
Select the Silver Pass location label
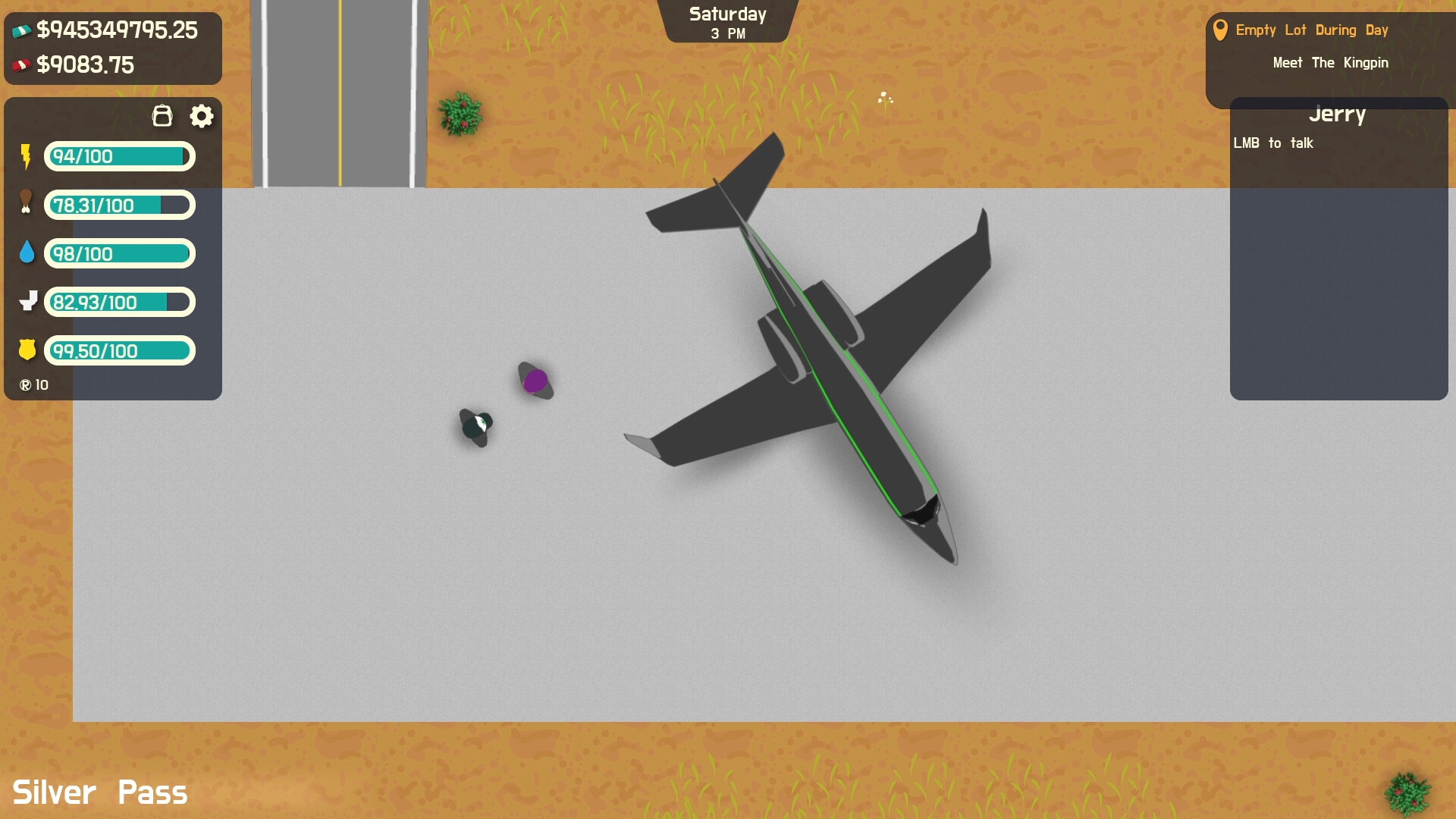(101, 792)
